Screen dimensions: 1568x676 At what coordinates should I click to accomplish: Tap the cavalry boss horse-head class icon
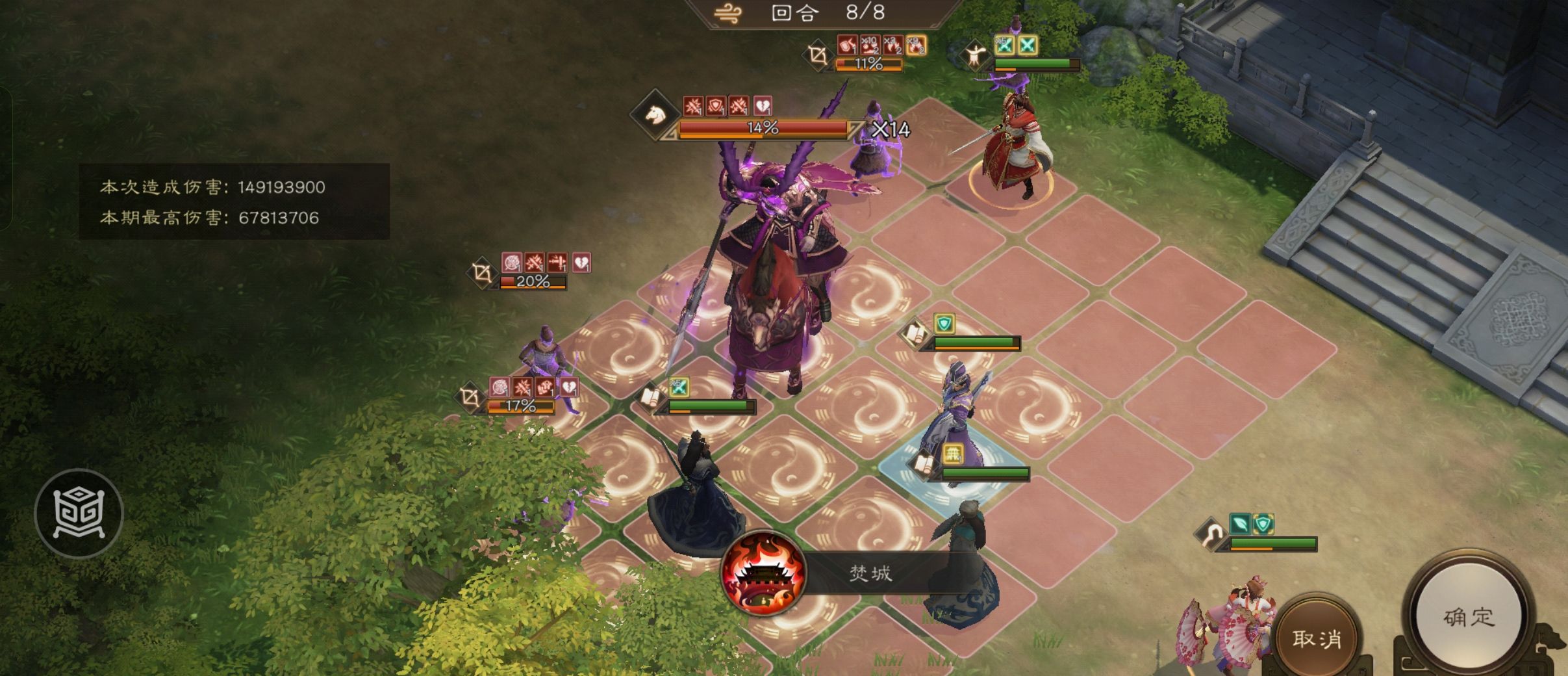click(655, 115)
